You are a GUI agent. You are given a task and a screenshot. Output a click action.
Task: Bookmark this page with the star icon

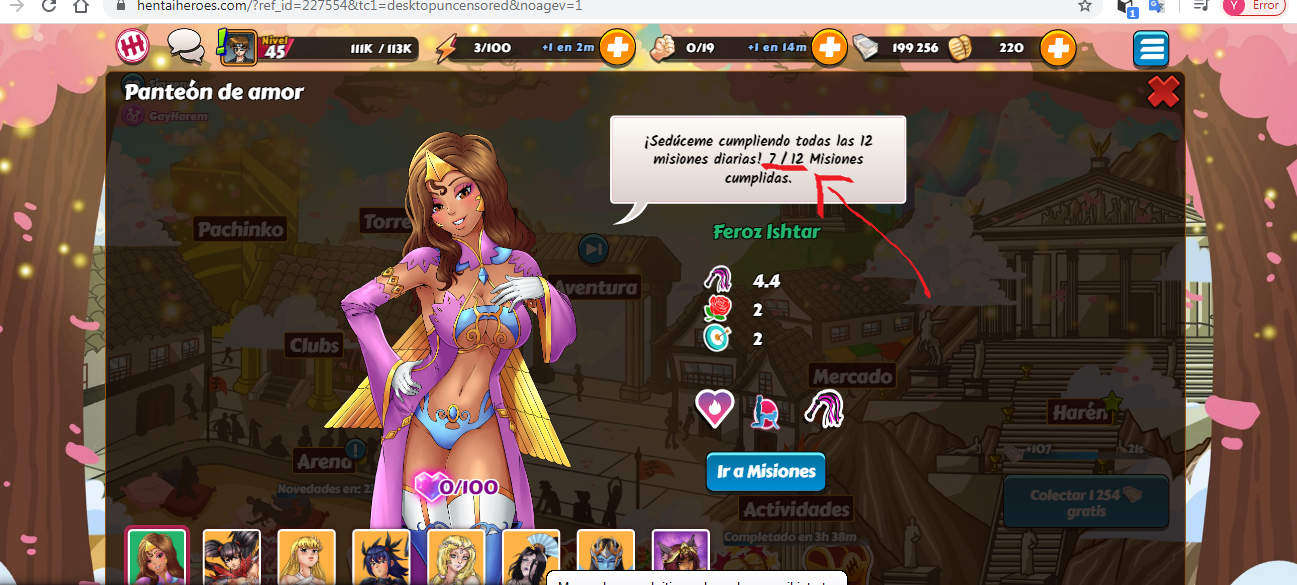tap(1085, 6)
